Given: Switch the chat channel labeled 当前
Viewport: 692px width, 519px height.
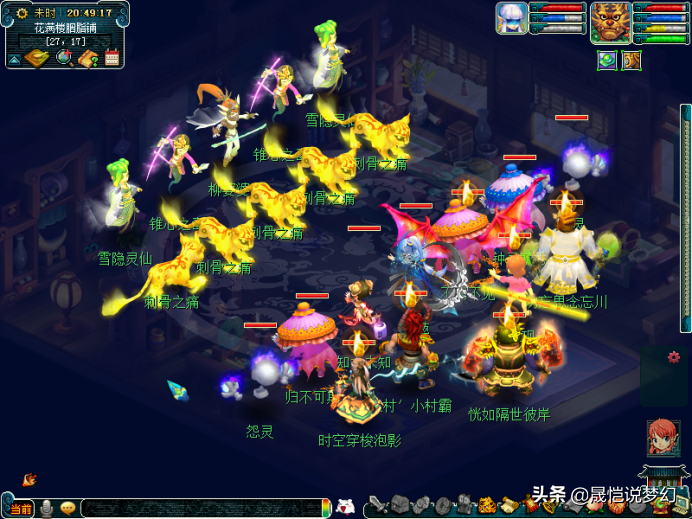Looking at the screenshot, I should [20, 509].
